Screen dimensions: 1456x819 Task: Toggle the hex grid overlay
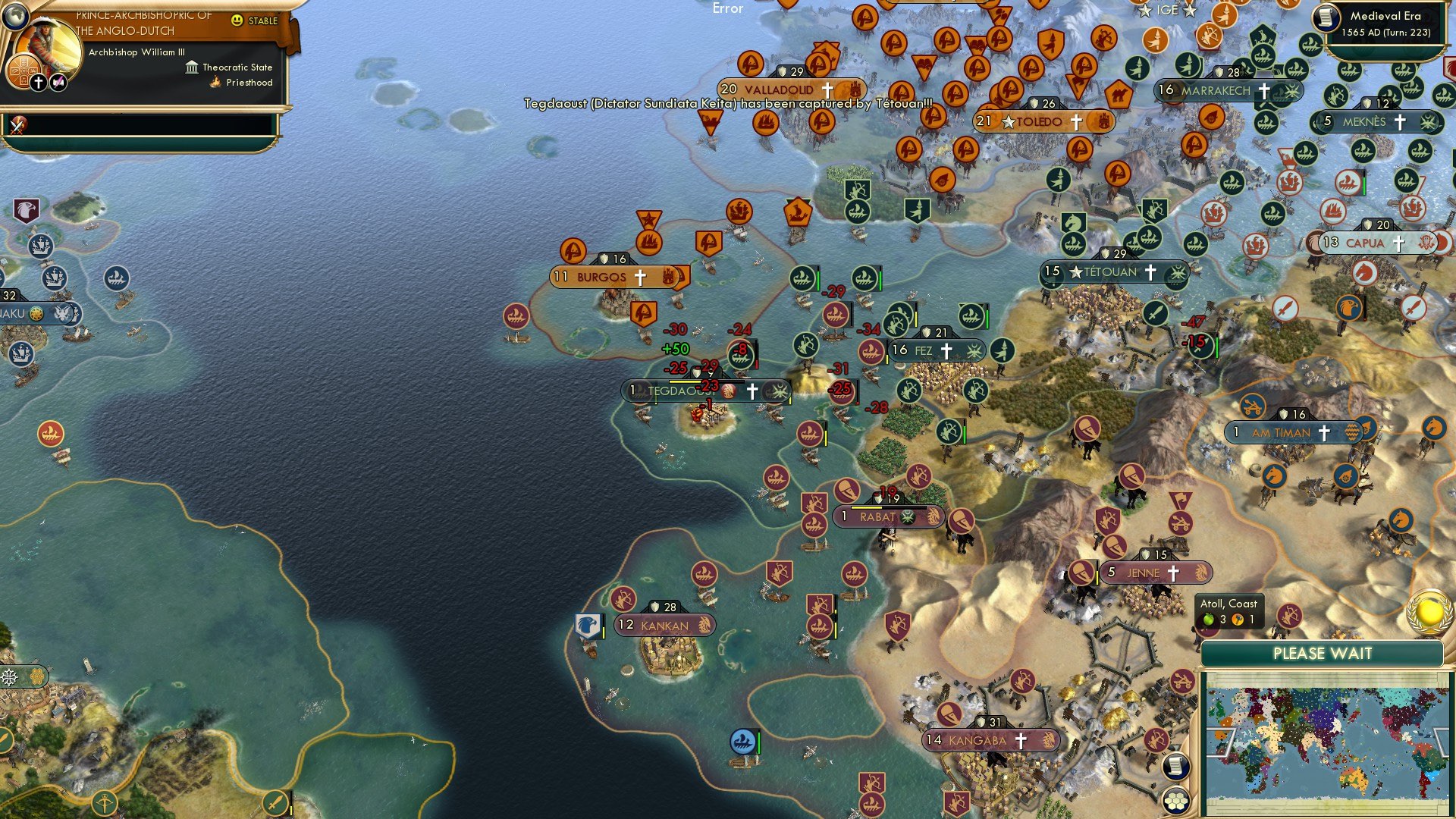pos(1178,801)
